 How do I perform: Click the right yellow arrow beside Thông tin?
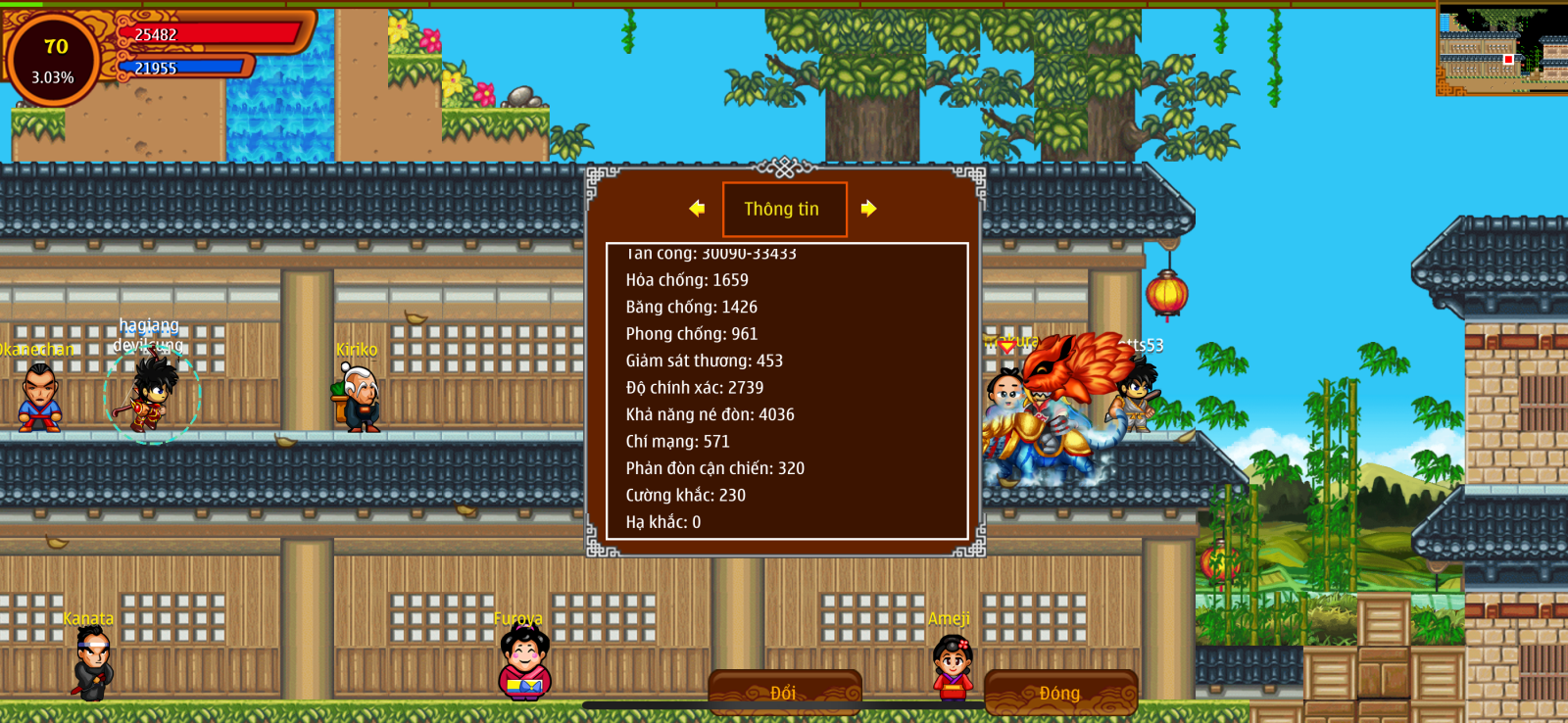[868, 209]
